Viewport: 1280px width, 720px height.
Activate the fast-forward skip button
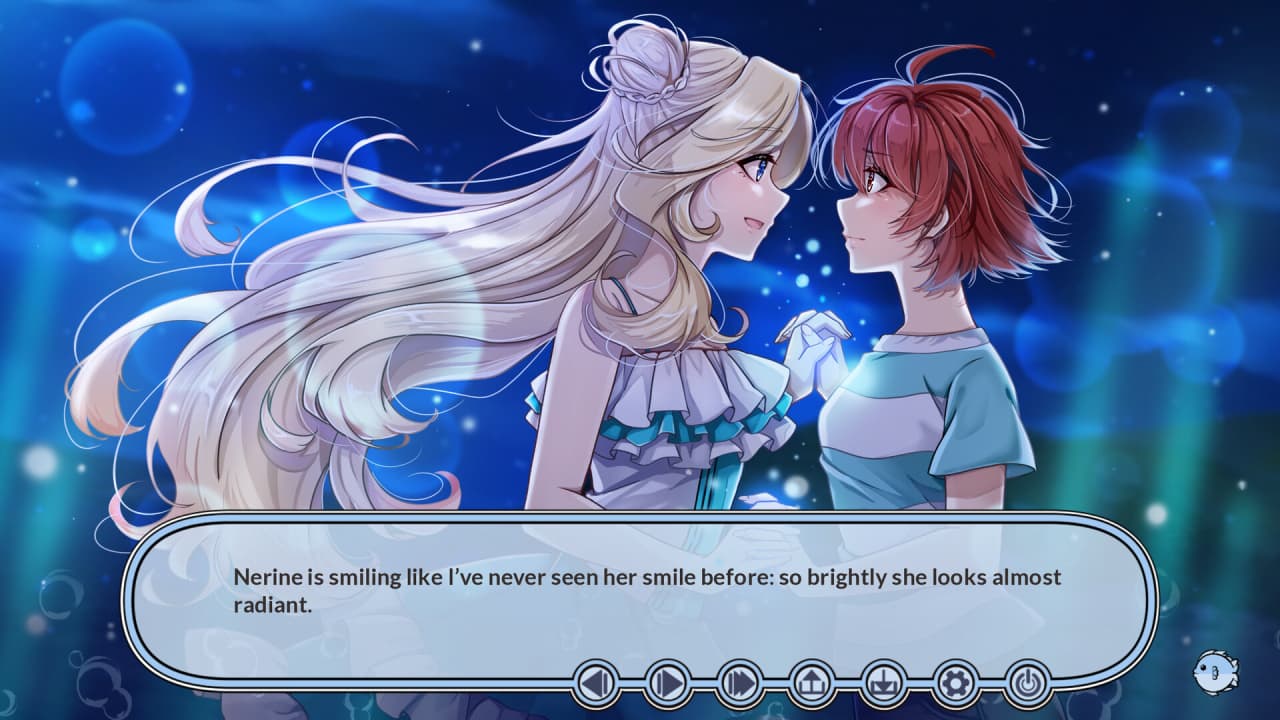741,684
